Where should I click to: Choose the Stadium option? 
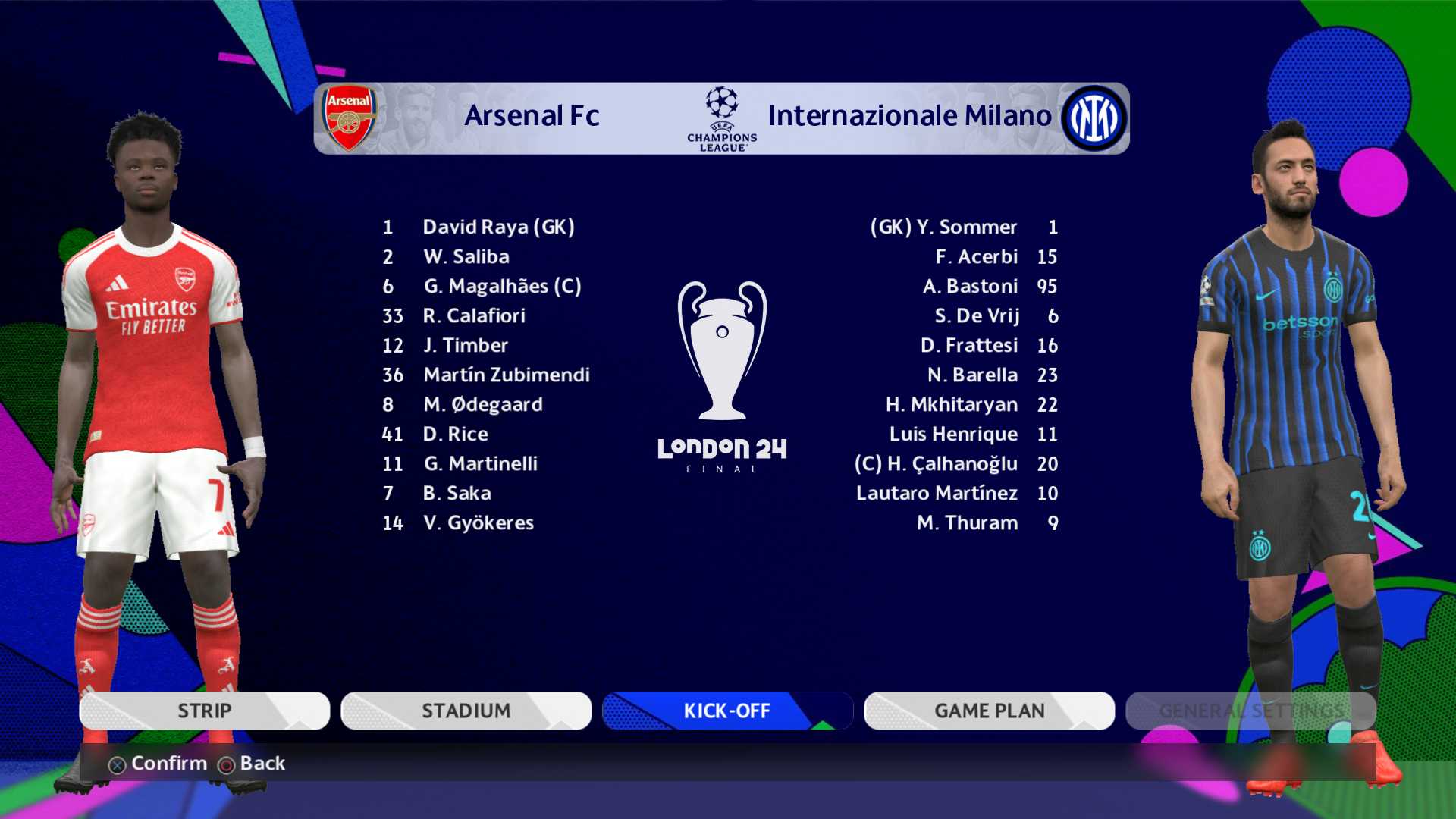(x=466, y=711)
